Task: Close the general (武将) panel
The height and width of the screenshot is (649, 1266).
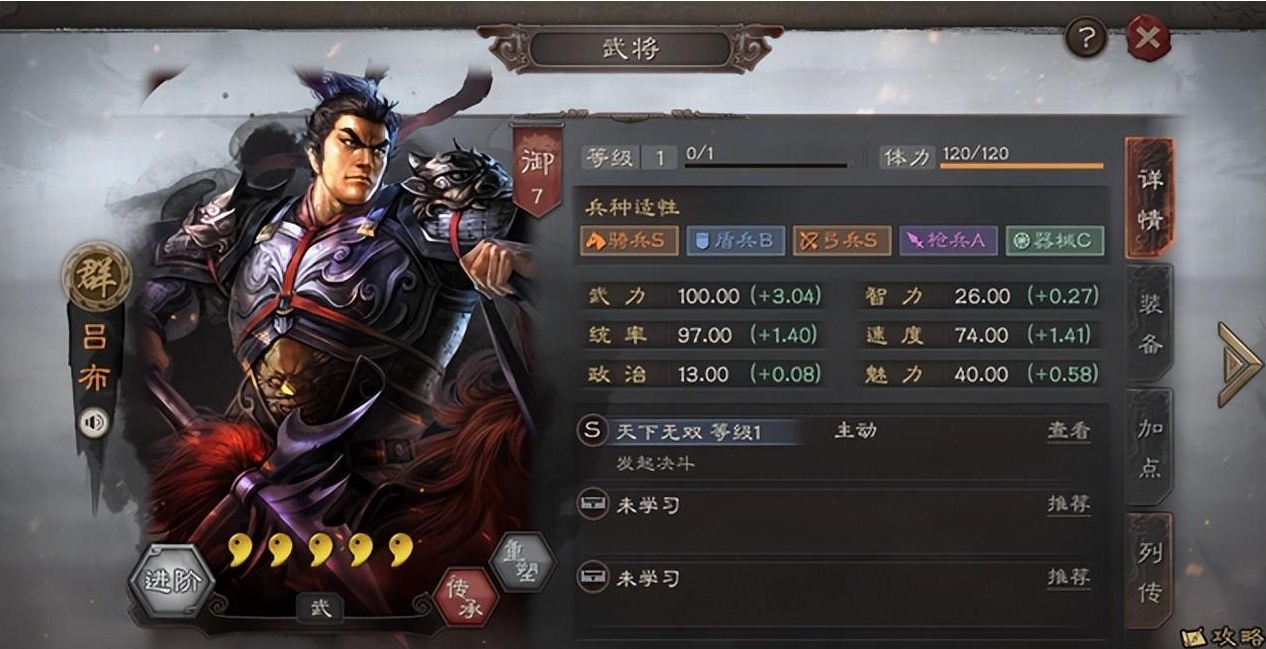Action: click(1148, 39)
